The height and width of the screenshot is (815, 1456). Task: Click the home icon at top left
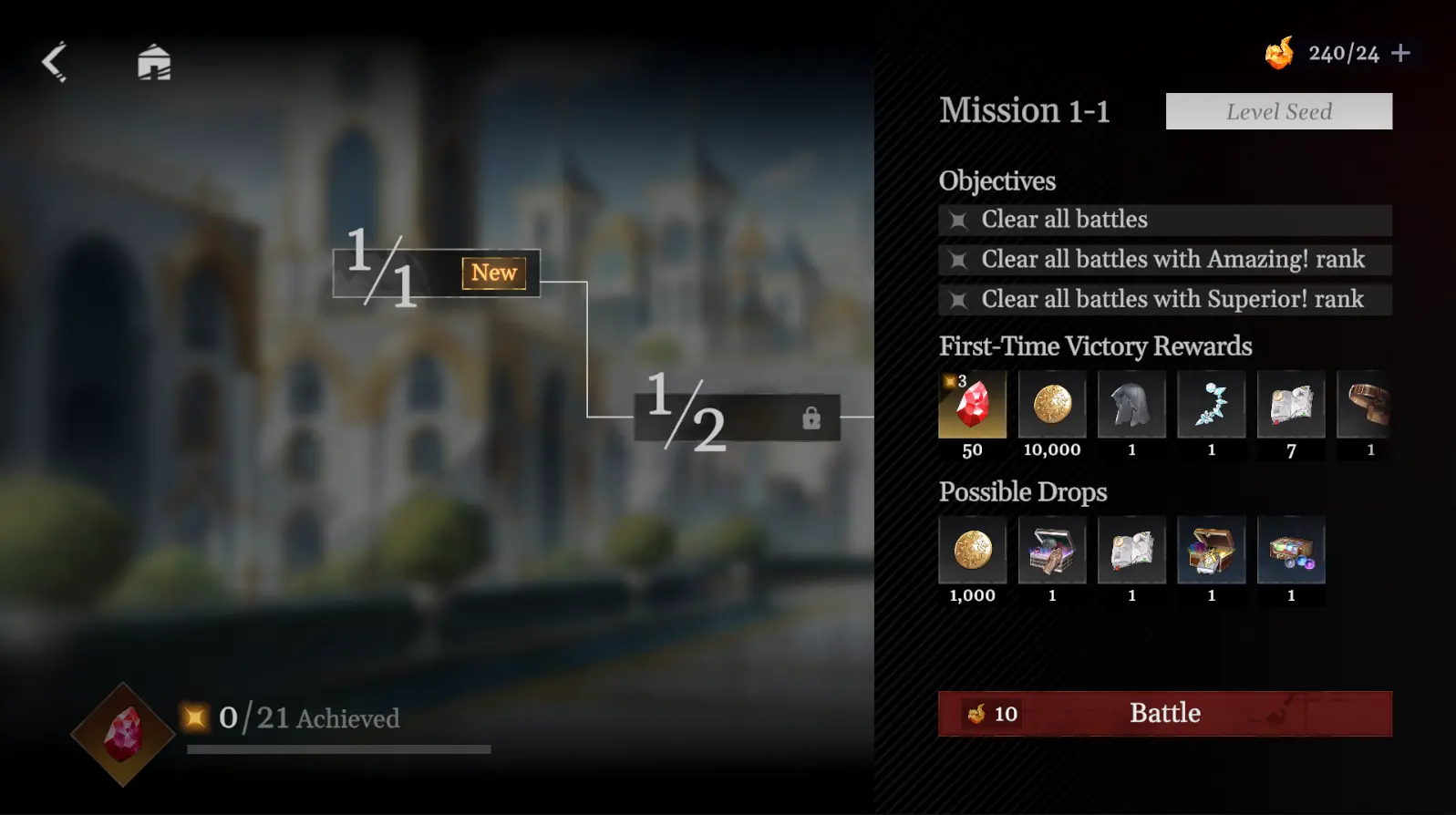[x=155, y=60]
